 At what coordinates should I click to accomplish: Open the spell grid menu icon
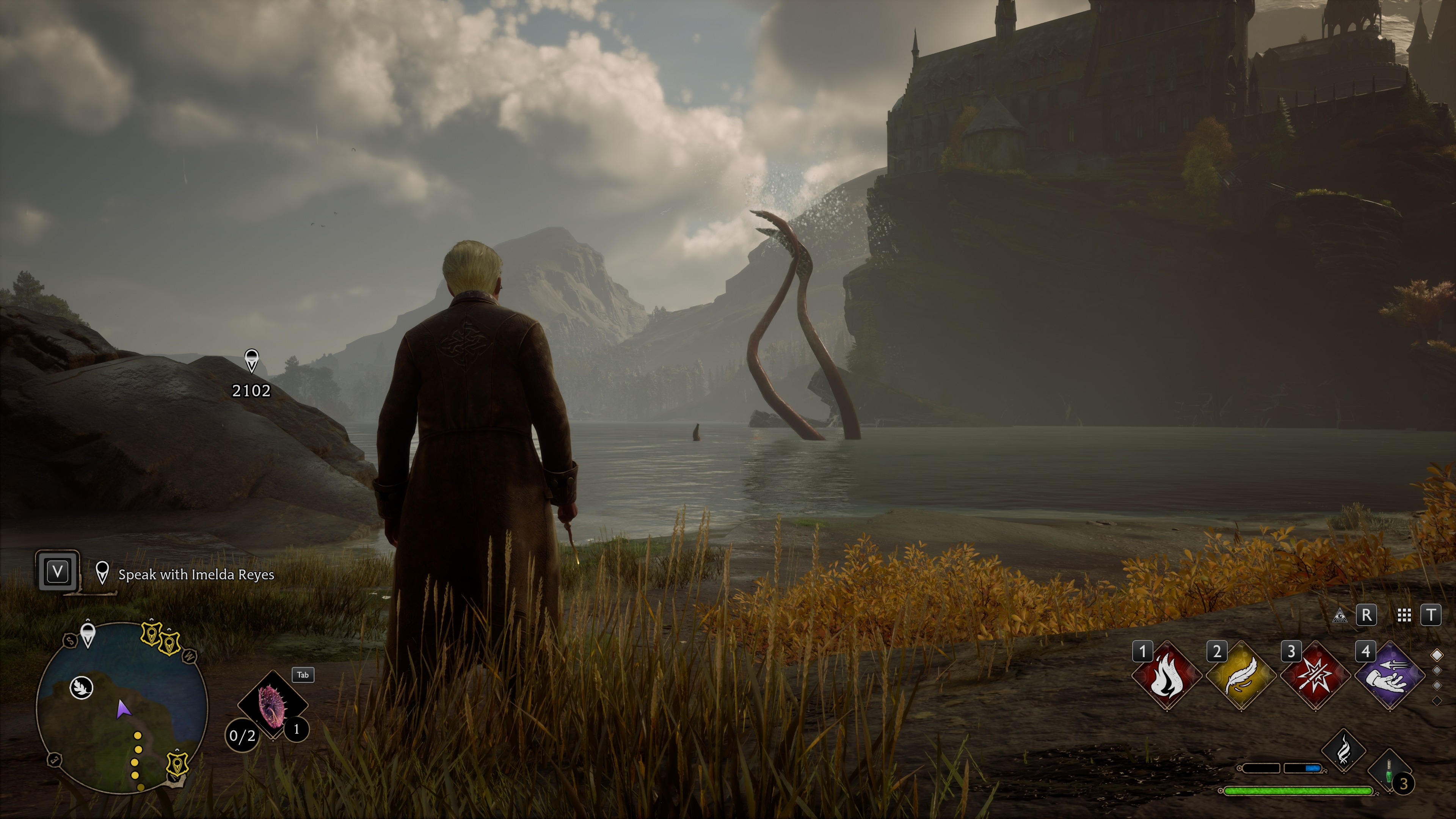[1404, 615]
